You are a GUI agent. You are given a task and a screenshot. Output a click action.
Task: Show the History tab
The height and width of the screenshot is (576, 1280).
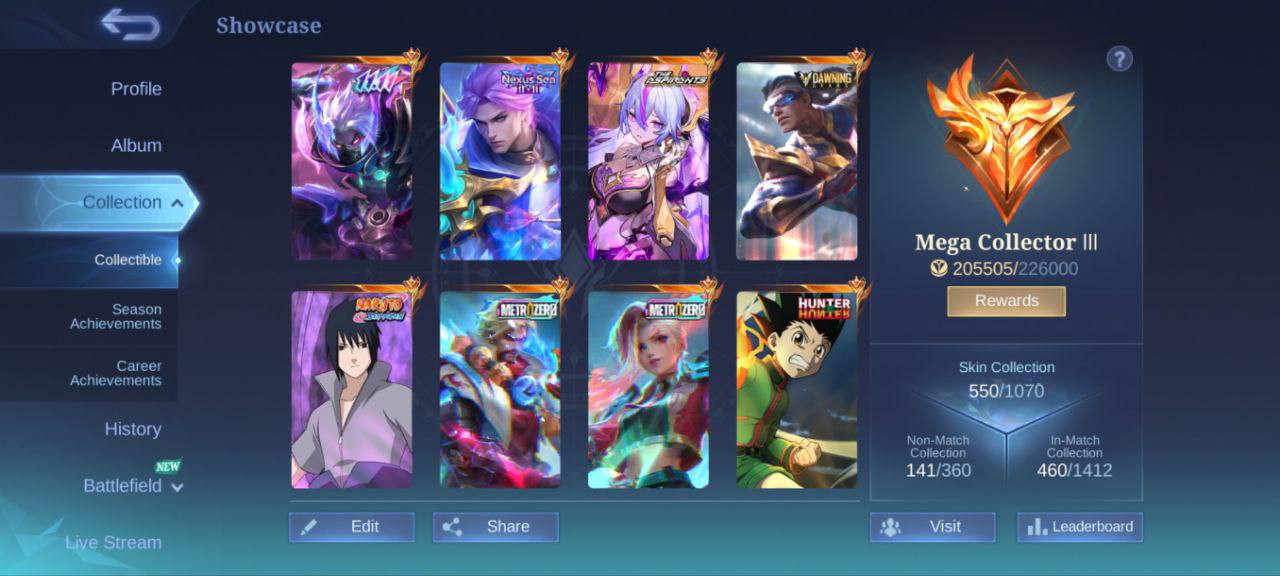[x=133, y=429]
